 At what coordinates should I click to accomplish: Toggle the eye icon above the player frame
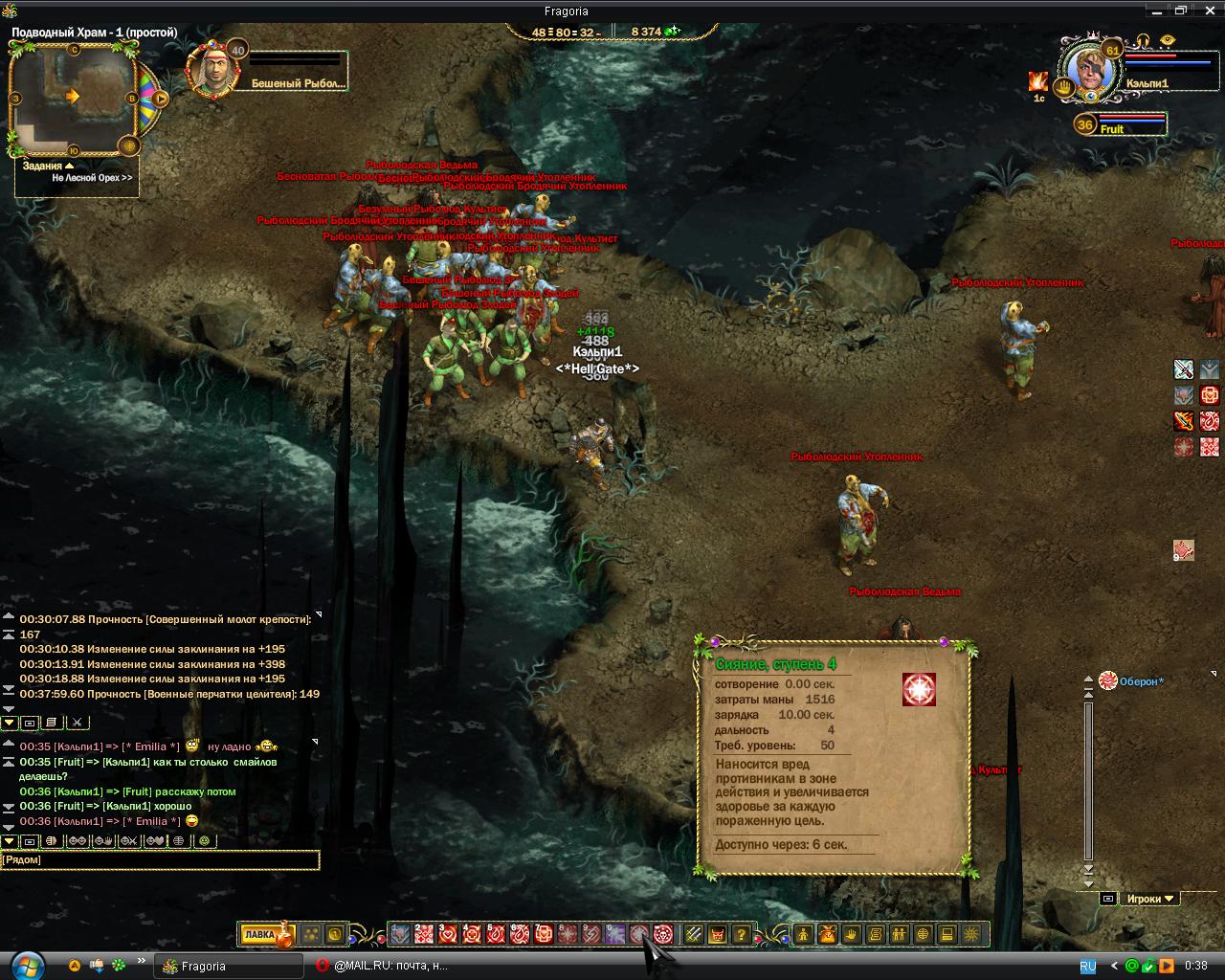click(x=1167, y=40)
